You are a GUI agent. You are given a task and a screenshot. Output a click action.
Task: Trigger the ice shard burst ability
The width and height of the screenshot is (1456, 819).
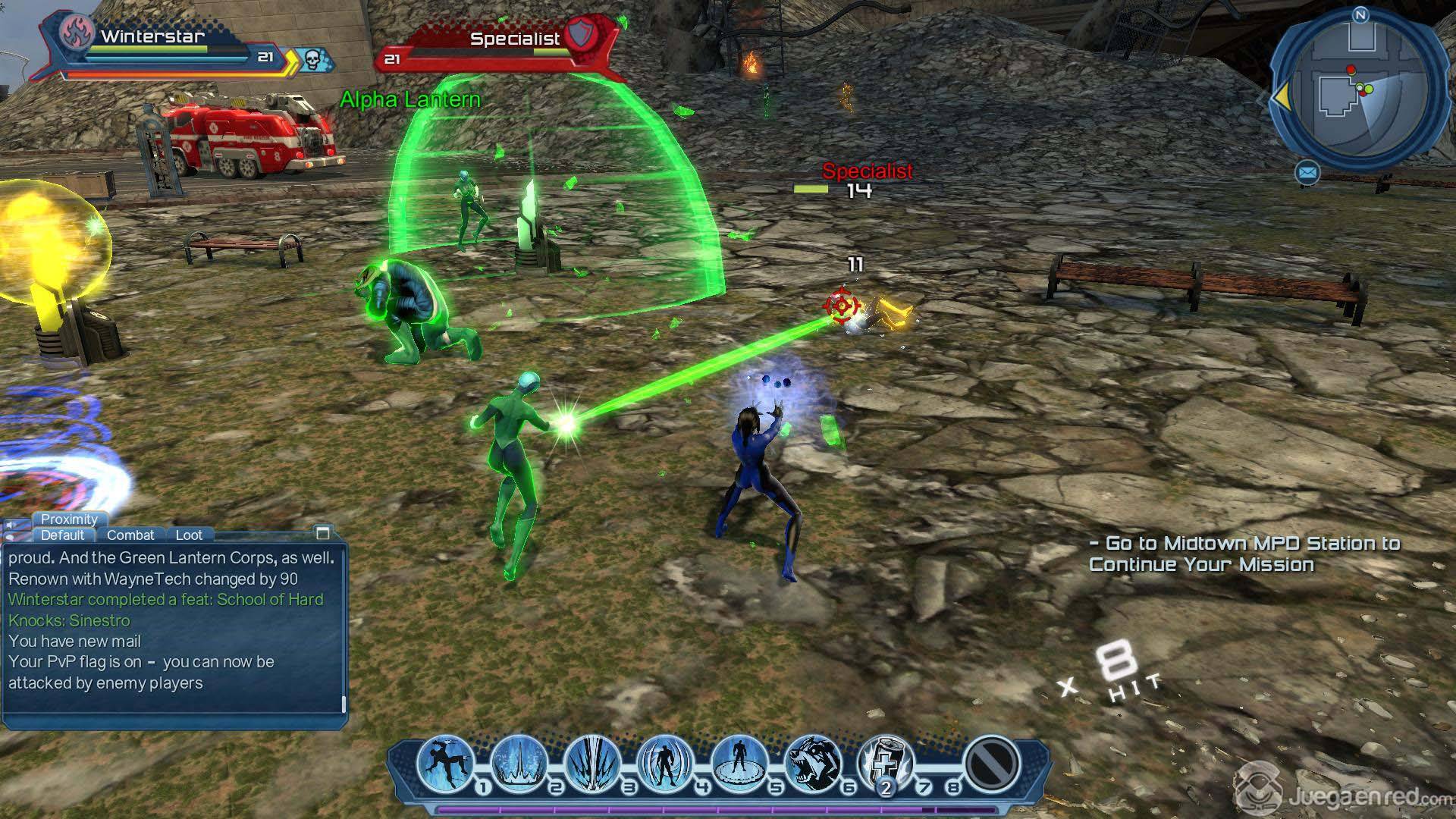click(x=592, y=762)
